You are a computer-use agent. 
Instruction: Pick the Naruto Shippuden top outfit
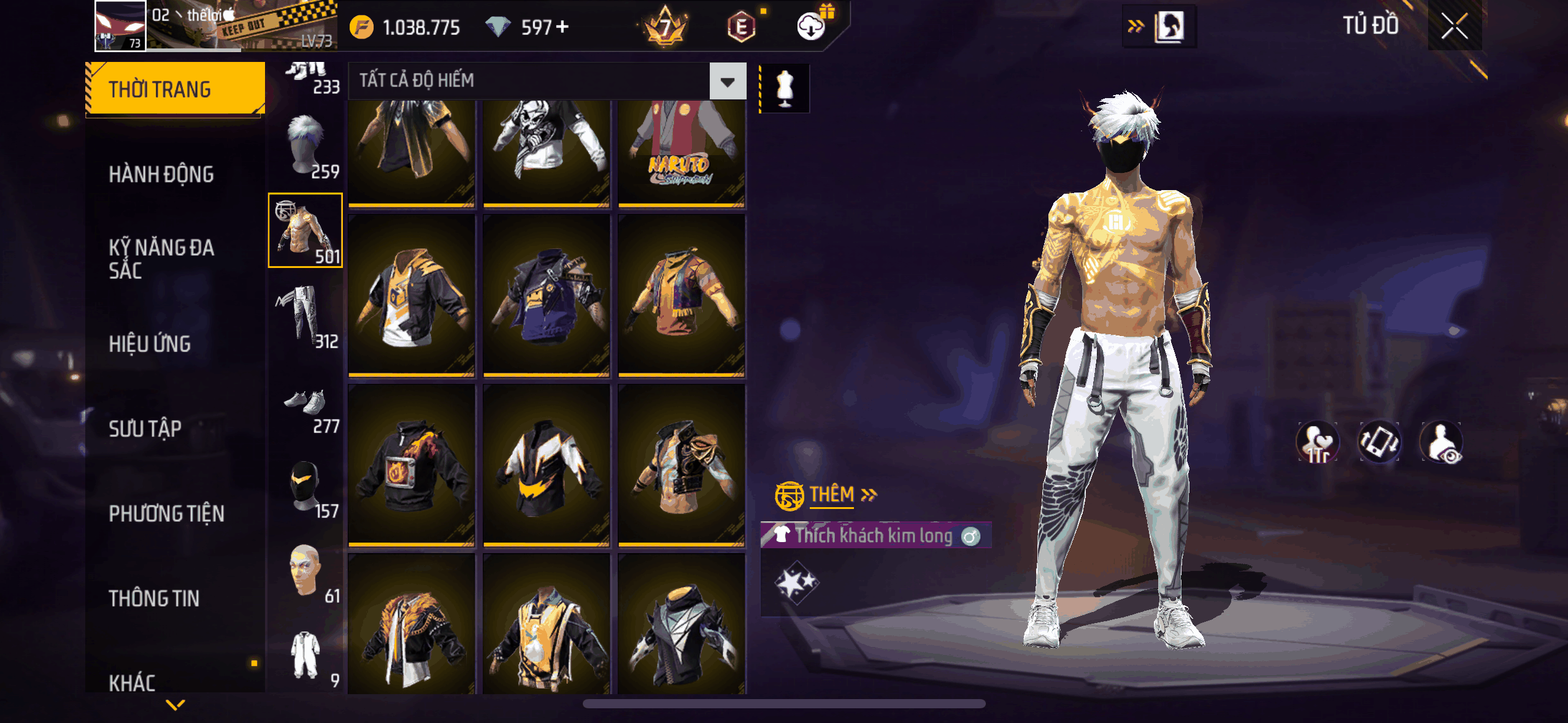click(682, 153)
